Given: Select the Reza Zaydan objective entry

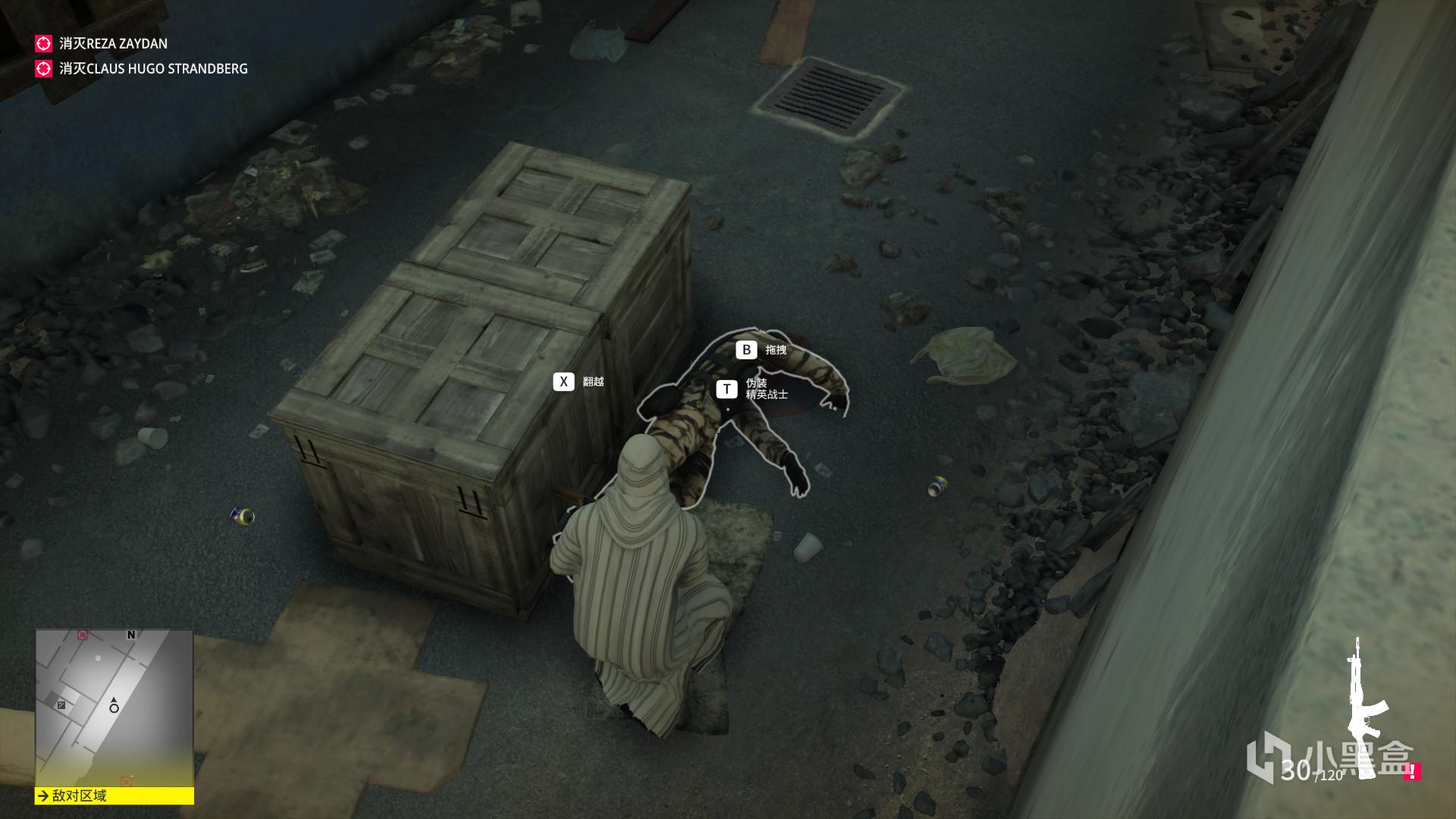Looking at the screenshot, I should [112, 44].
